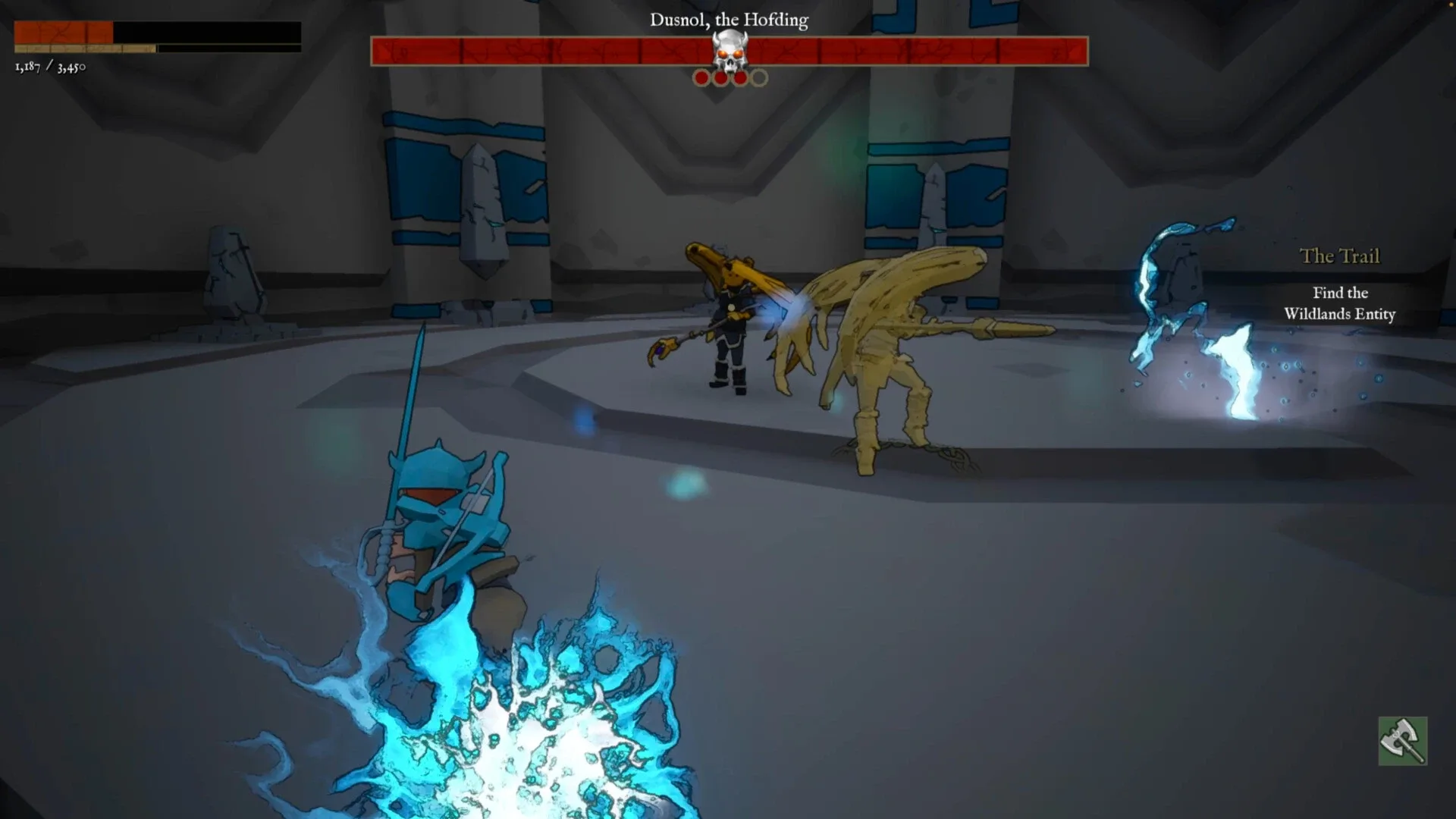Click the empty fourth boss phase circle
The image size is (1456, 819).
(759, 77)
